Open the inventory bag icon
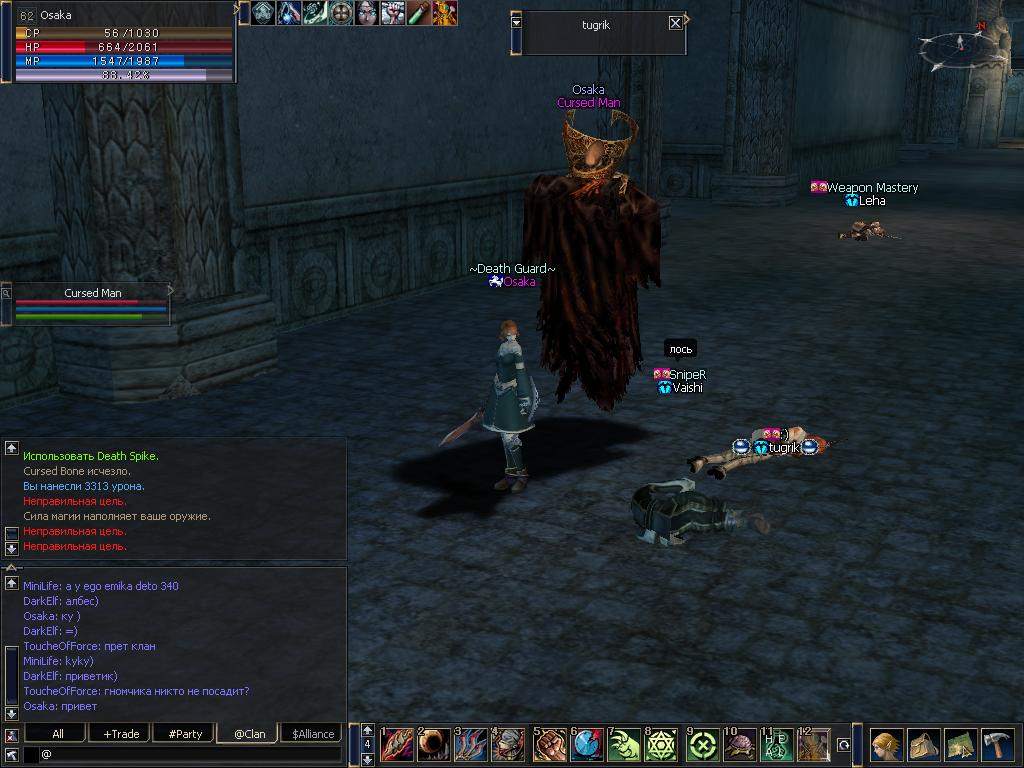This screenshot has width=1024, height=768. (x=923, y=745)
